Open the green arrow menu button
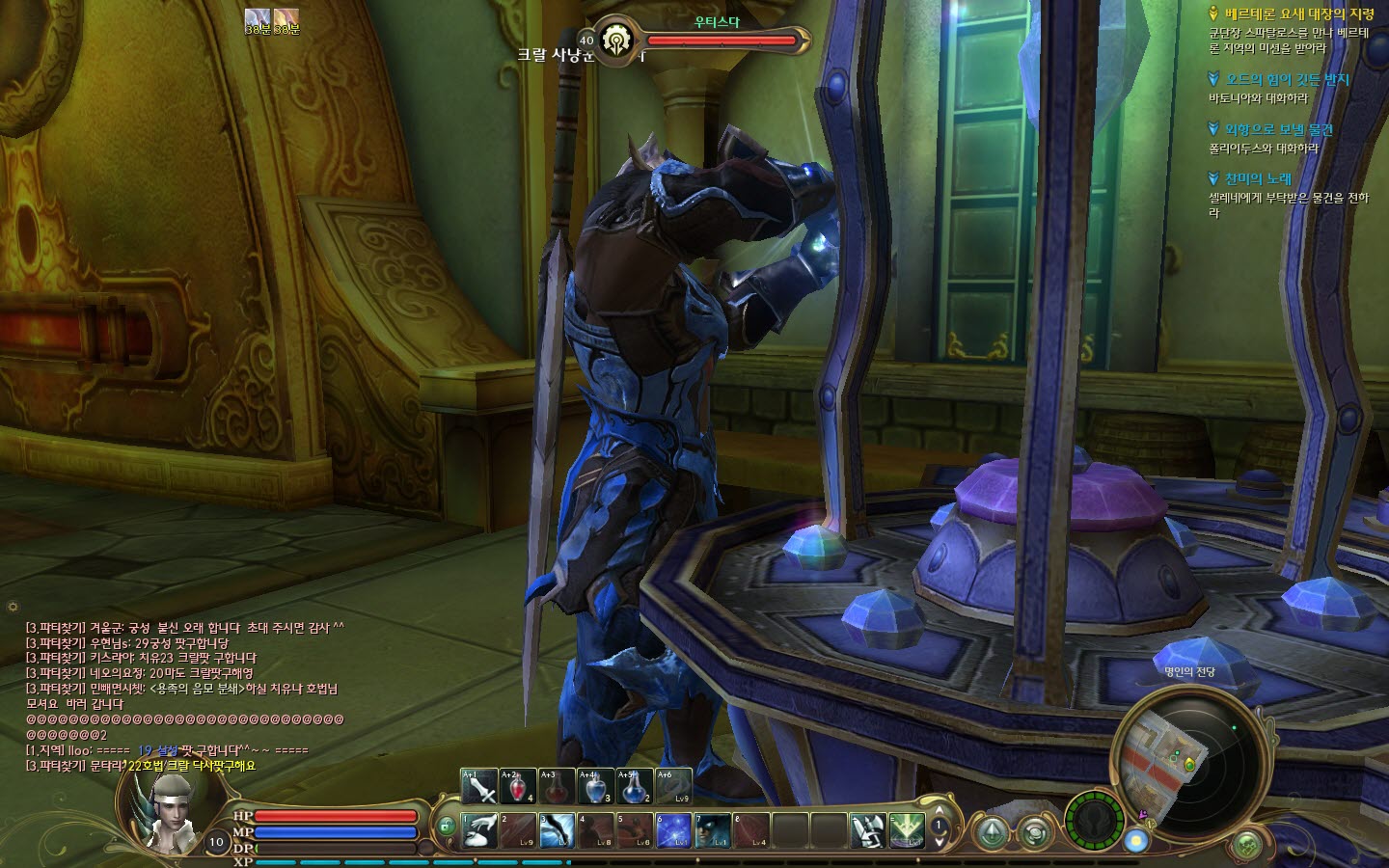Image resolution: width=1389 pixels, height=868 pixels. click(x=991, y=831)
